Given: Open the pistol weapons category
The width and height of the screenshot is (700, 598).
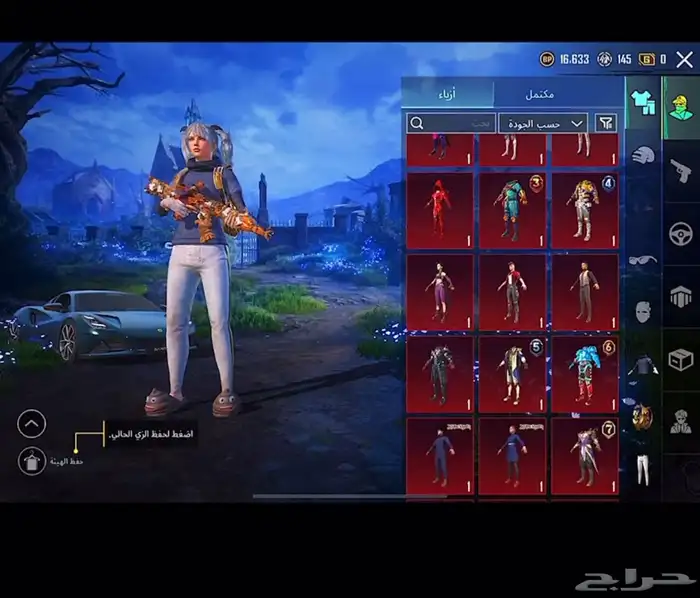Looking at the screenshot, I should click(681, 170).
